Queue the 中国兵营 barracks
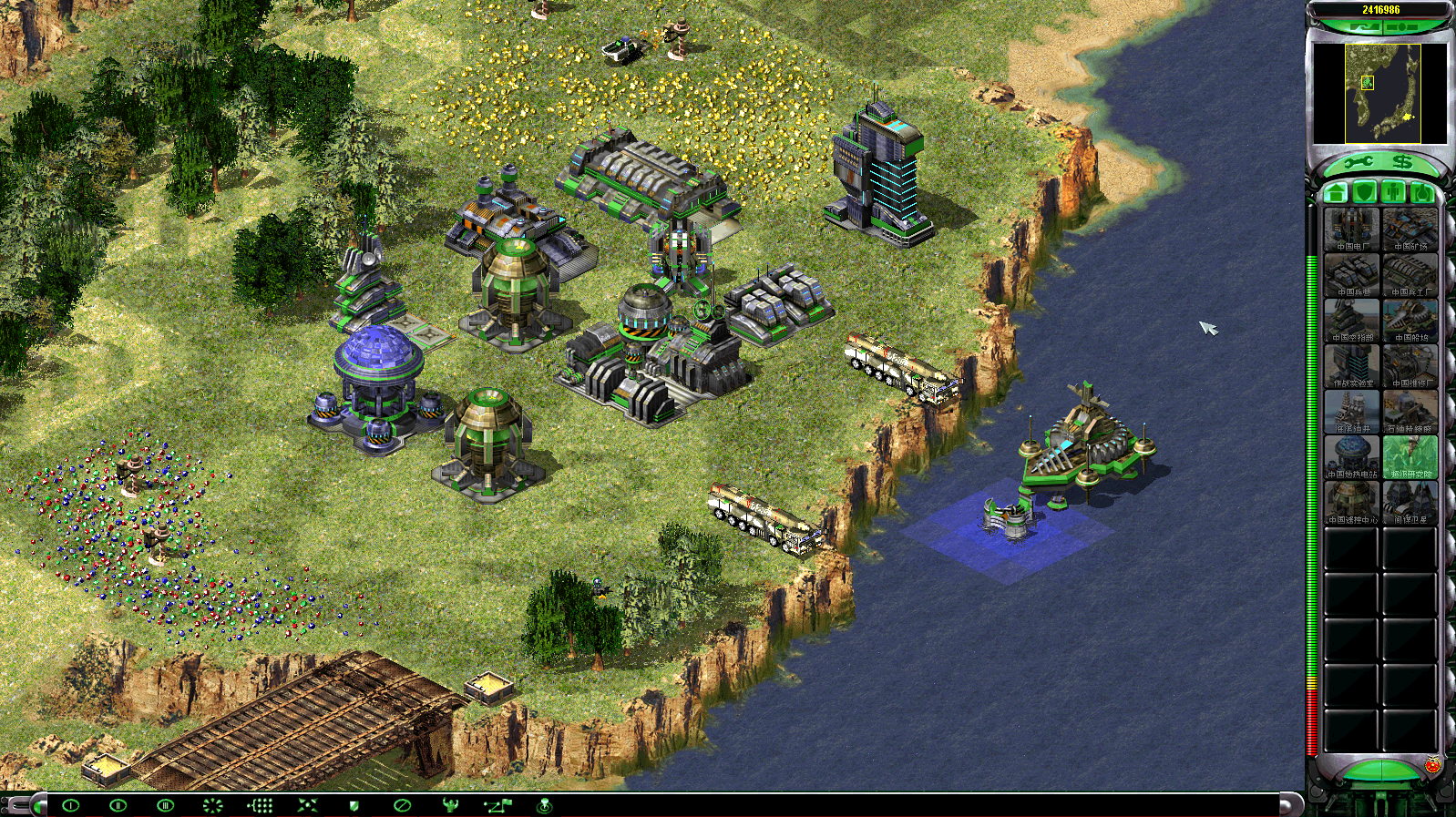The width and height of the screenshot is (1456, 817). tap(1352, 275)
